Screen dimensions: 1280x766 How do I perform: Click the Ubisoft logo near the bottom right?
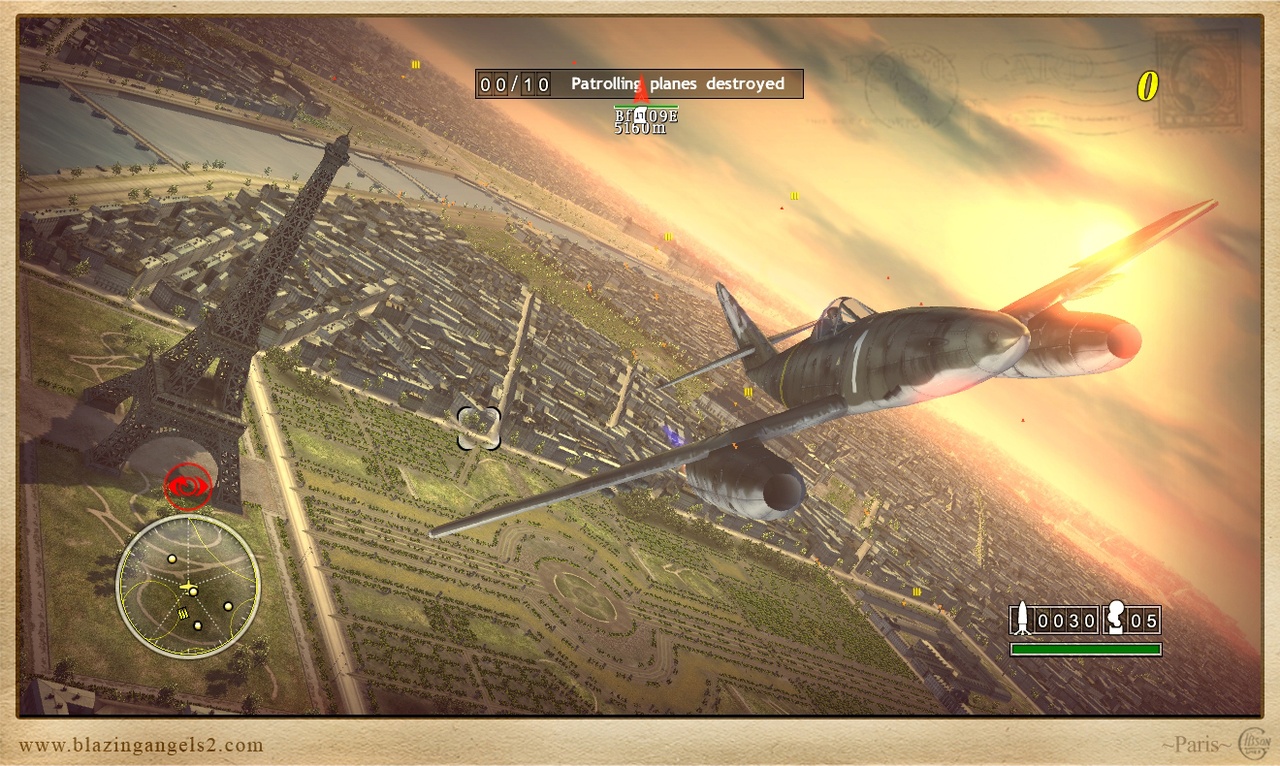1254,742
